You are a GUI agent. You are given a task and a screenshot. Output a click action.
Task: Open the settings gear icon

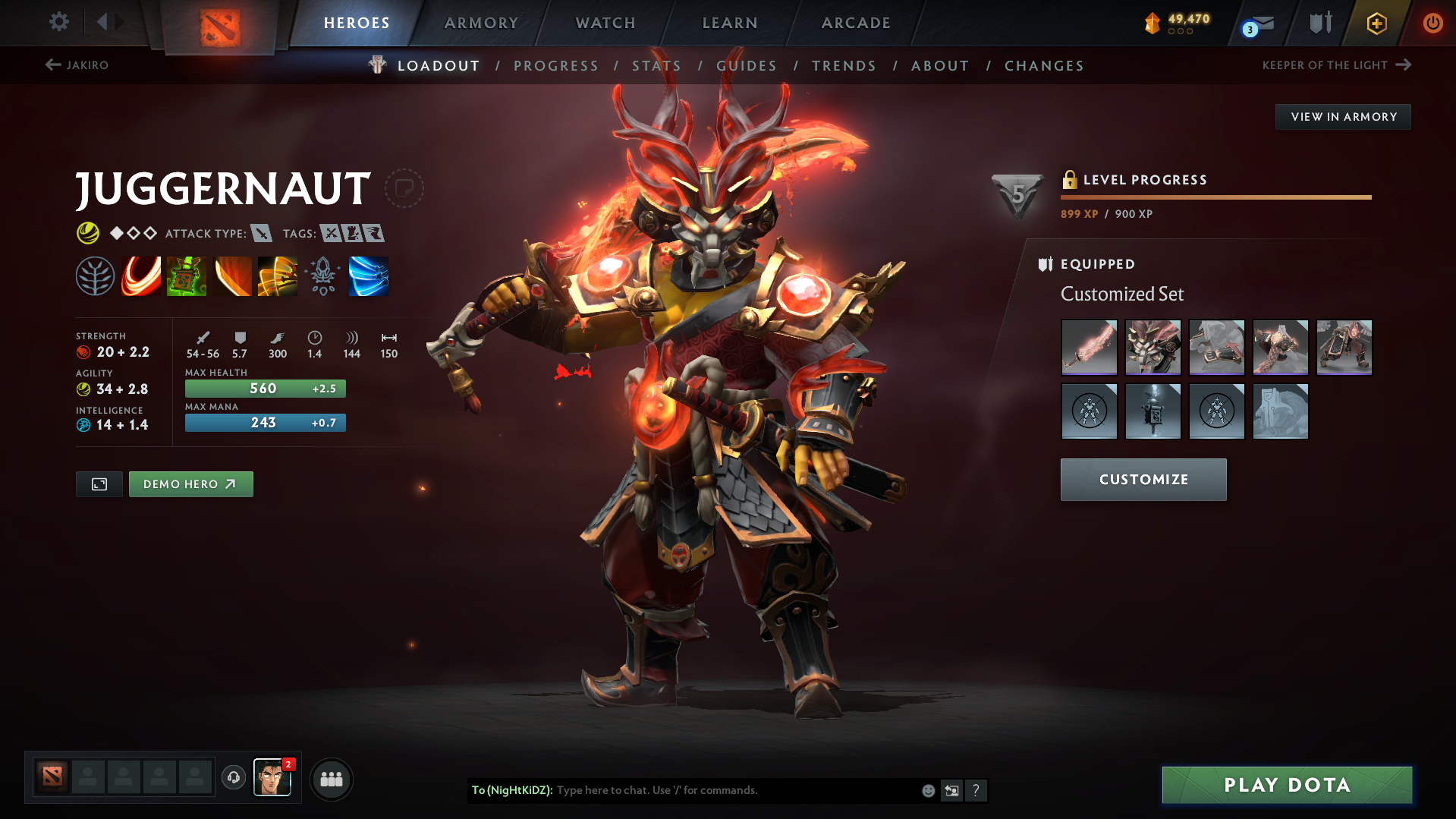[58, 22]
